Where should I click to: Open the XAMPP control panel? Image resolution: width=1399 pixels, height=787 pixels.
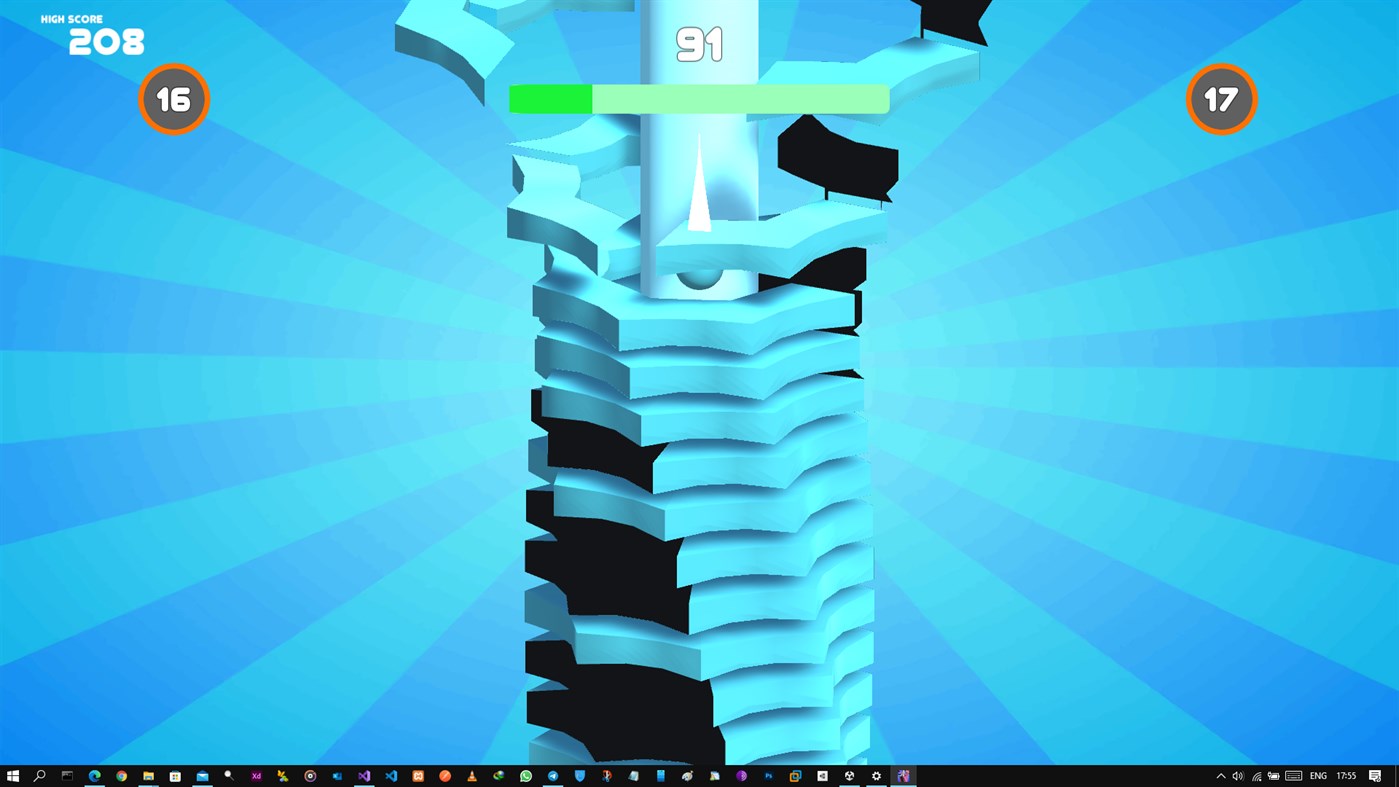point(418,775)
